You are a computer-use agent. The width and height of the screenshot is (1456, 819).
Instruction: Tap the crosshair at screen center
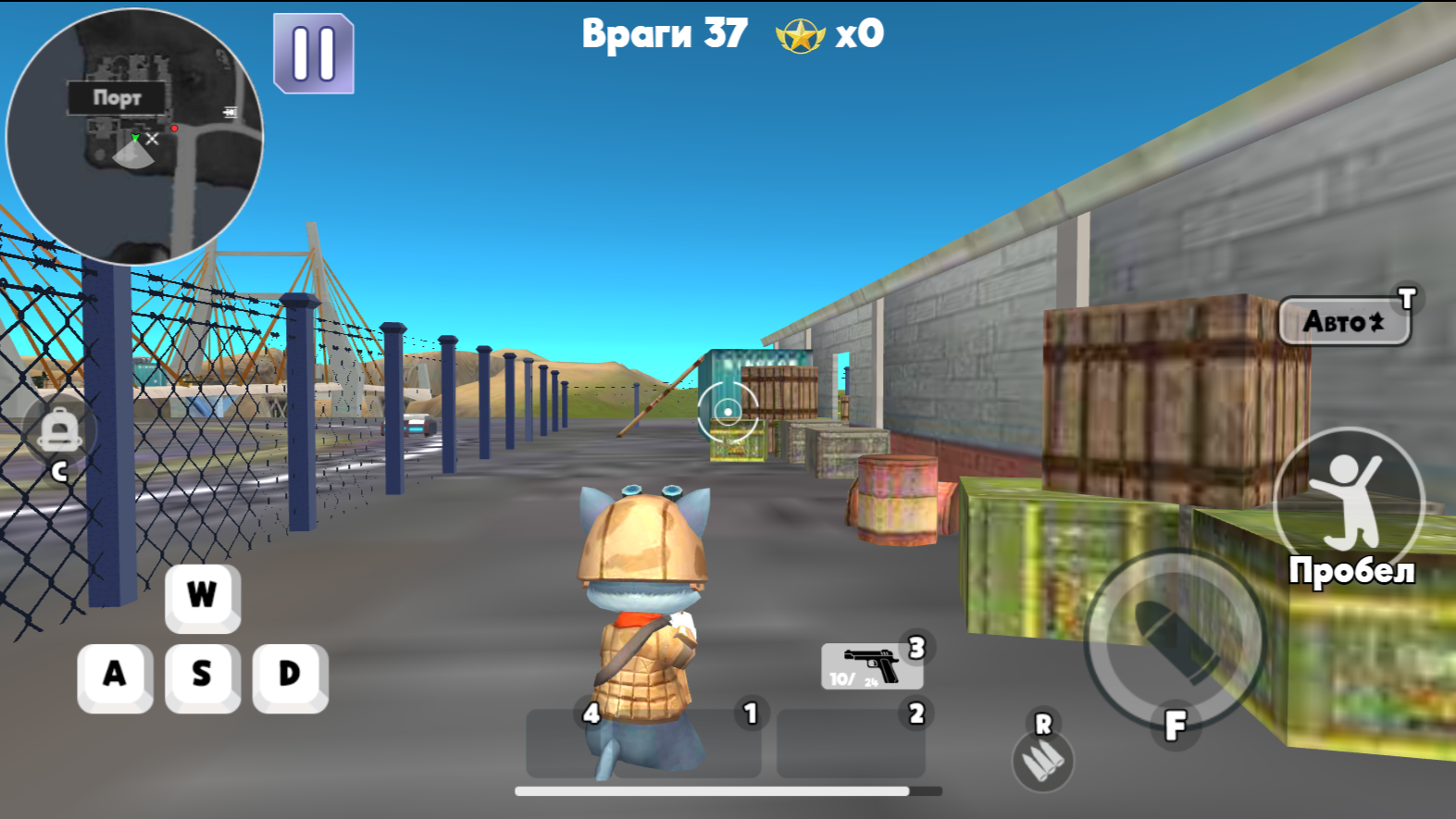click(728, 410)
